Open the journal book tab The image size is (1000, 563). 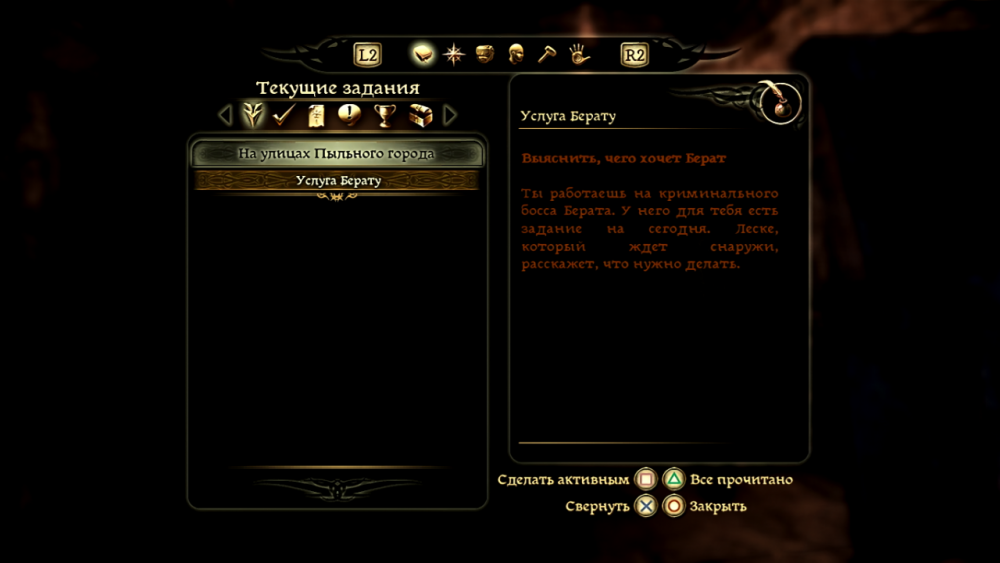pos(423,54)
